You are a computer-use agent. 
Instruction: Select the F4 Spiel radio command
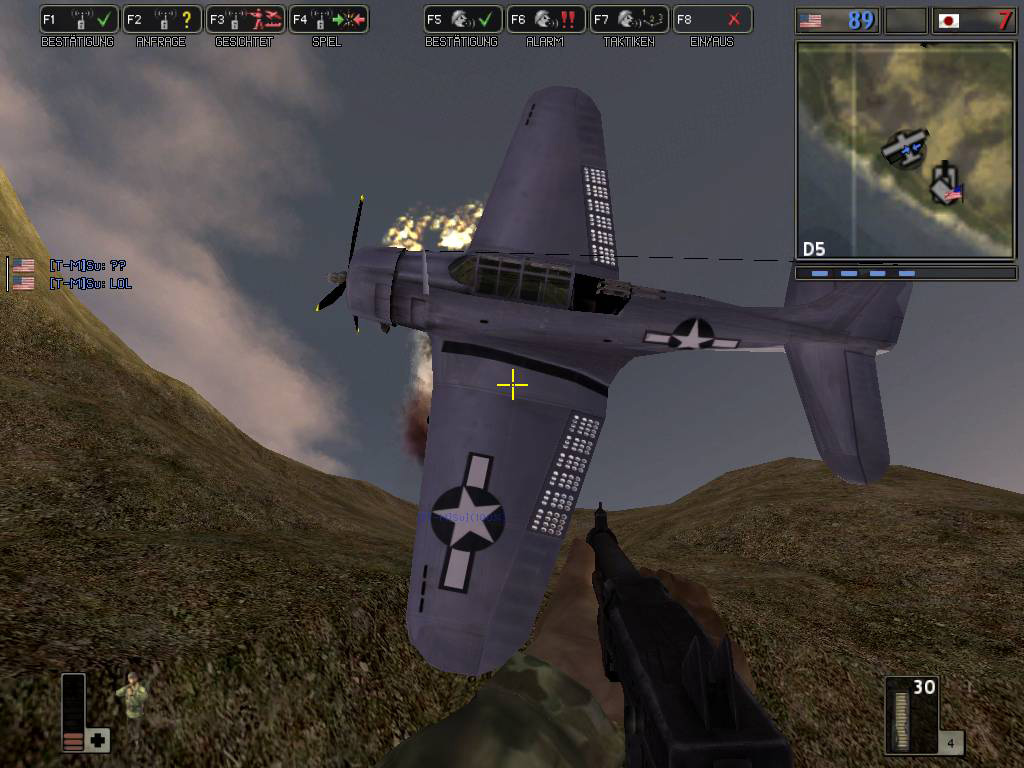coord(328,19)
